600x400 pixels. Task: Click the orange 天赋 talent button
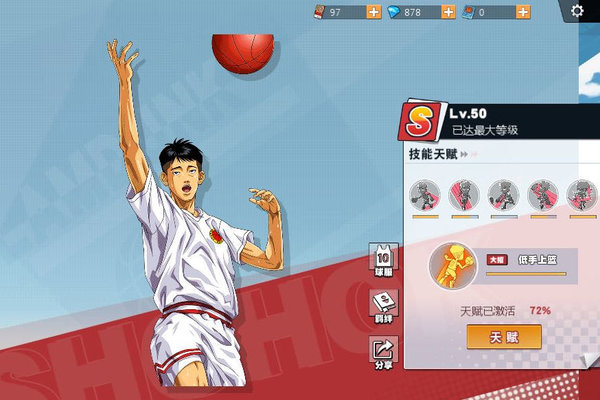(504, 336)
